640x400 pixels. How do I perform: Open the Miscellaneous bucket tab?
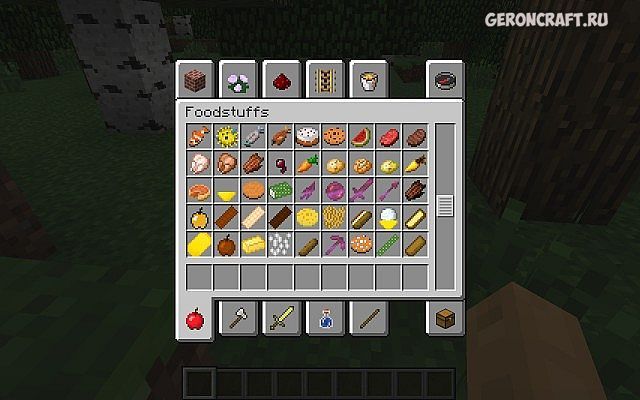coord(367,79)
